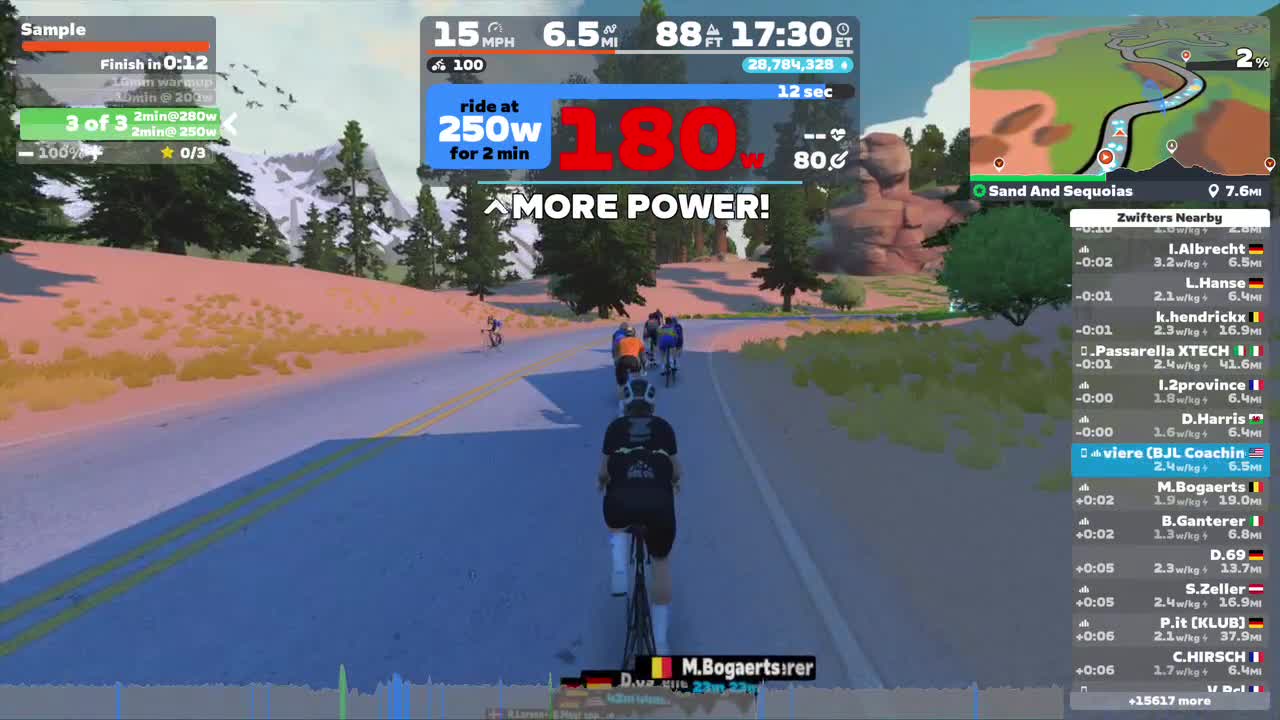Collapse the workout panel with the arrow
Viewport: 1280px width, 720px height.
tap(230, 124)
